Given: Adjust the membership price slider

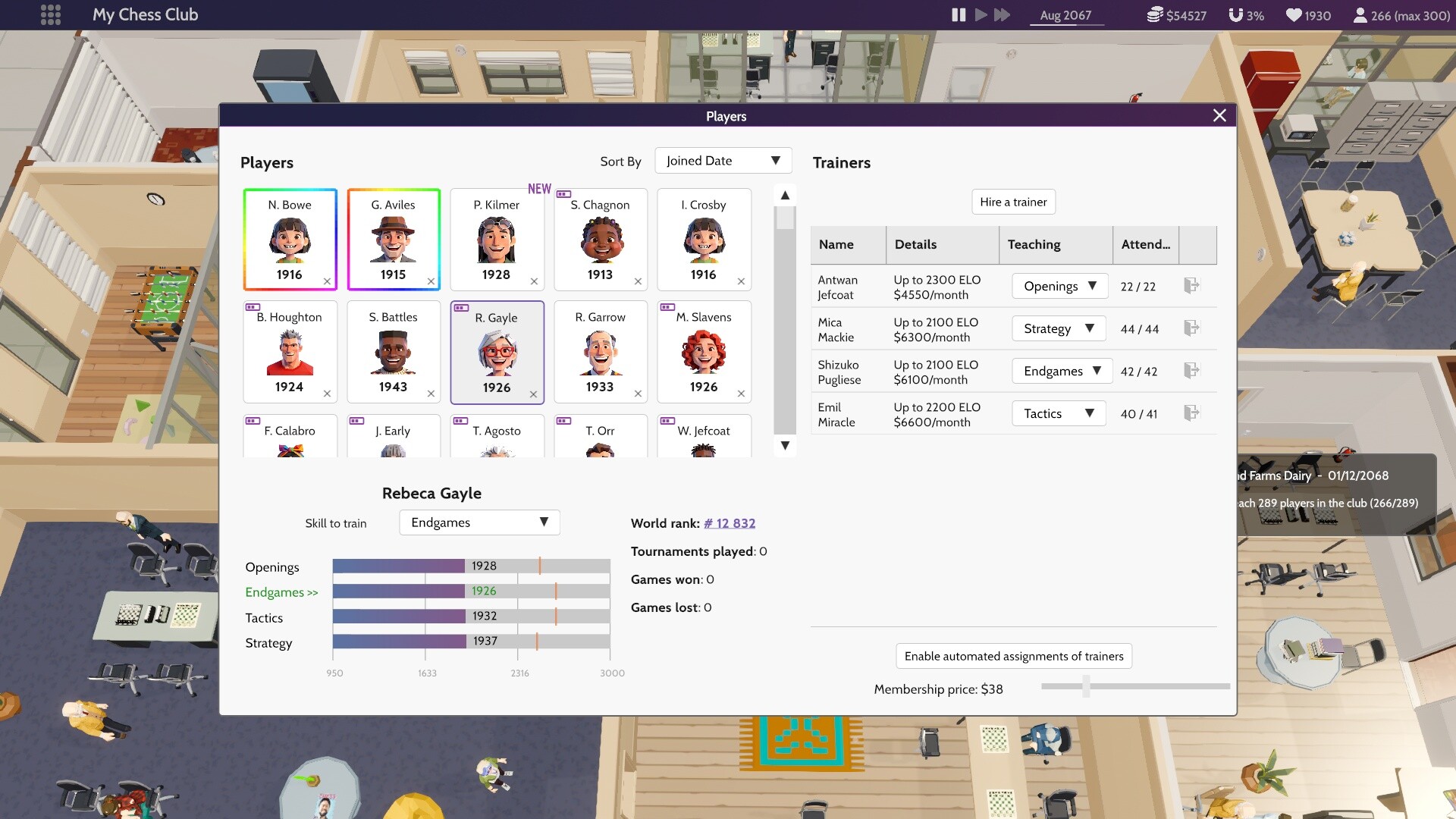Looking at the screenshot, I should pos(1086,686).
